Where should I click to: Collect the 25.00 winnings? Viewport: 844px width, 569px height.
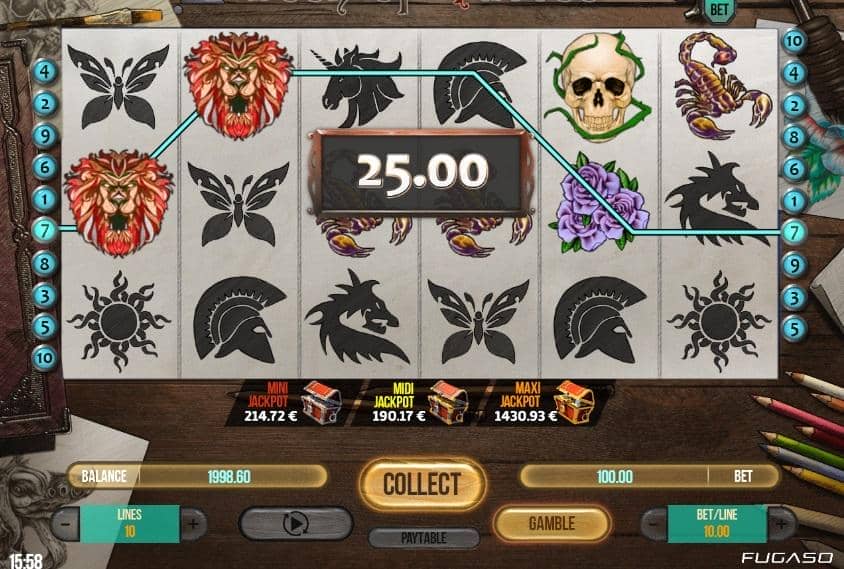(x=421, y=484)
